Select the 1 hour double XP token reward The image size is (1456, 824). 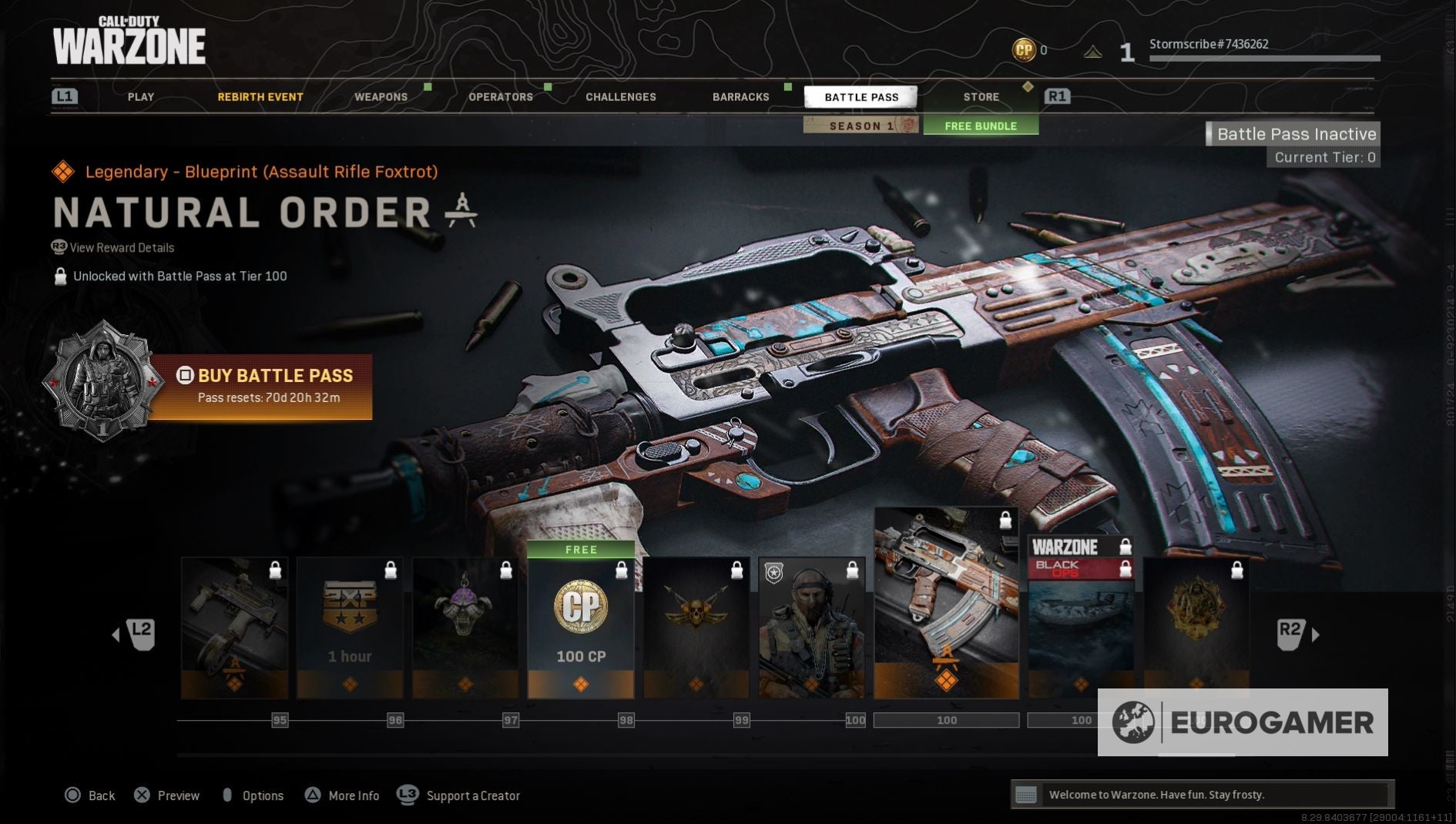click(350, 627)
